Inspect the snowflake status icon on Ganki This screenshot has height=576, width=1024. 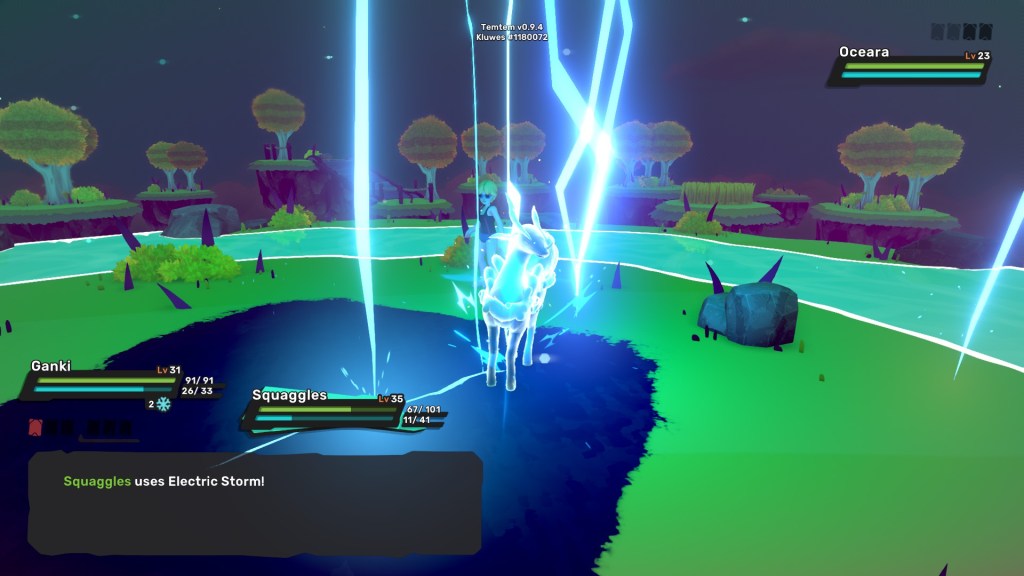coord(164,404)
